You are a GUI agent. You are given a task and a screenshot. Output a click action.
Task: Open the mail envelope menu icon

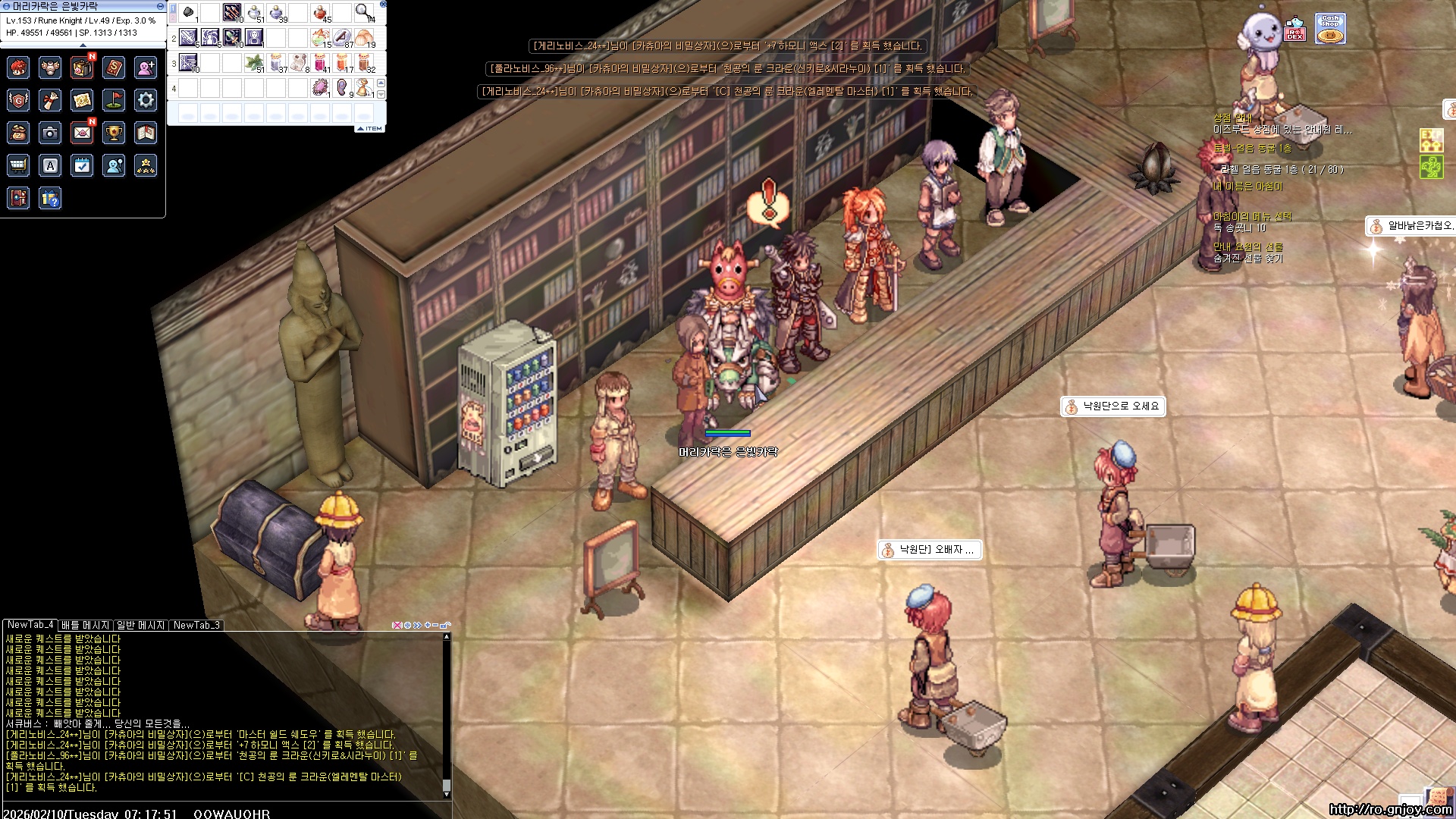[x=82, y=133]
